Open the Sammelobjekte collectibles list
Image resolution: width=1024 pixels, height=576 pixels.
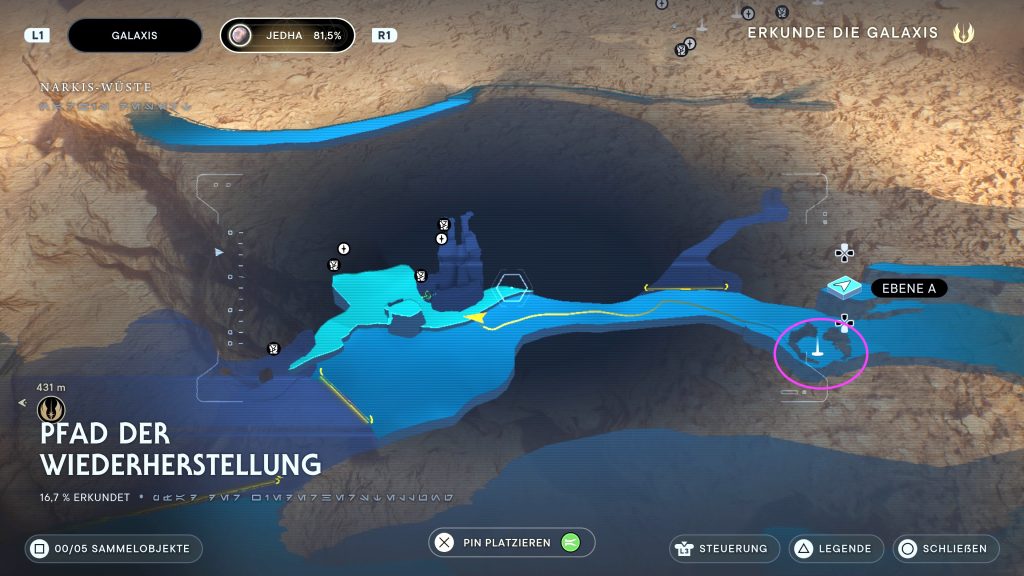114,548
